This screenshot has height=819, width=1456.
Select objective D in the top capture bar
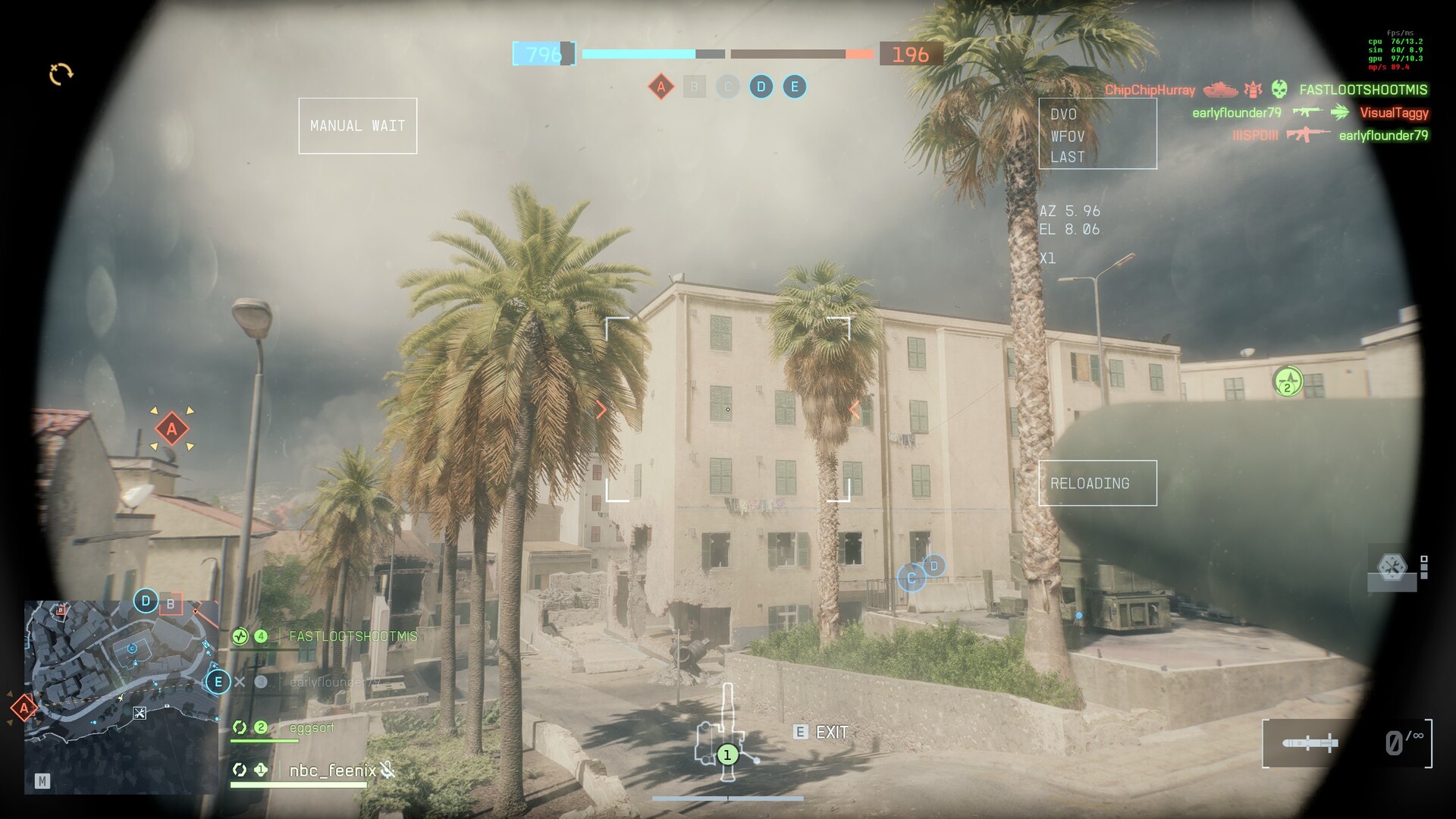pos(761,86)
